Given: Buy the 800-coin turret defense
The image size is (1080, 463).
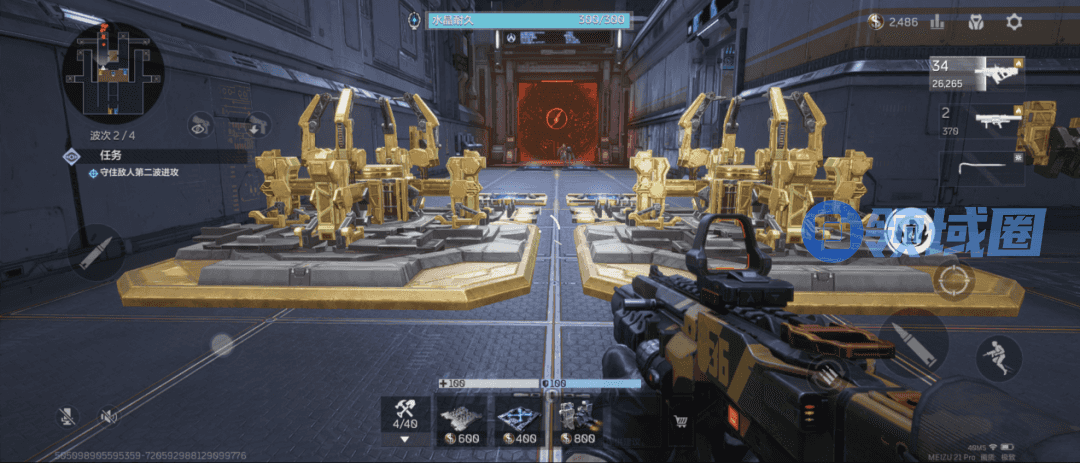Looking at the screenshot, I should (x=578, y=420).
